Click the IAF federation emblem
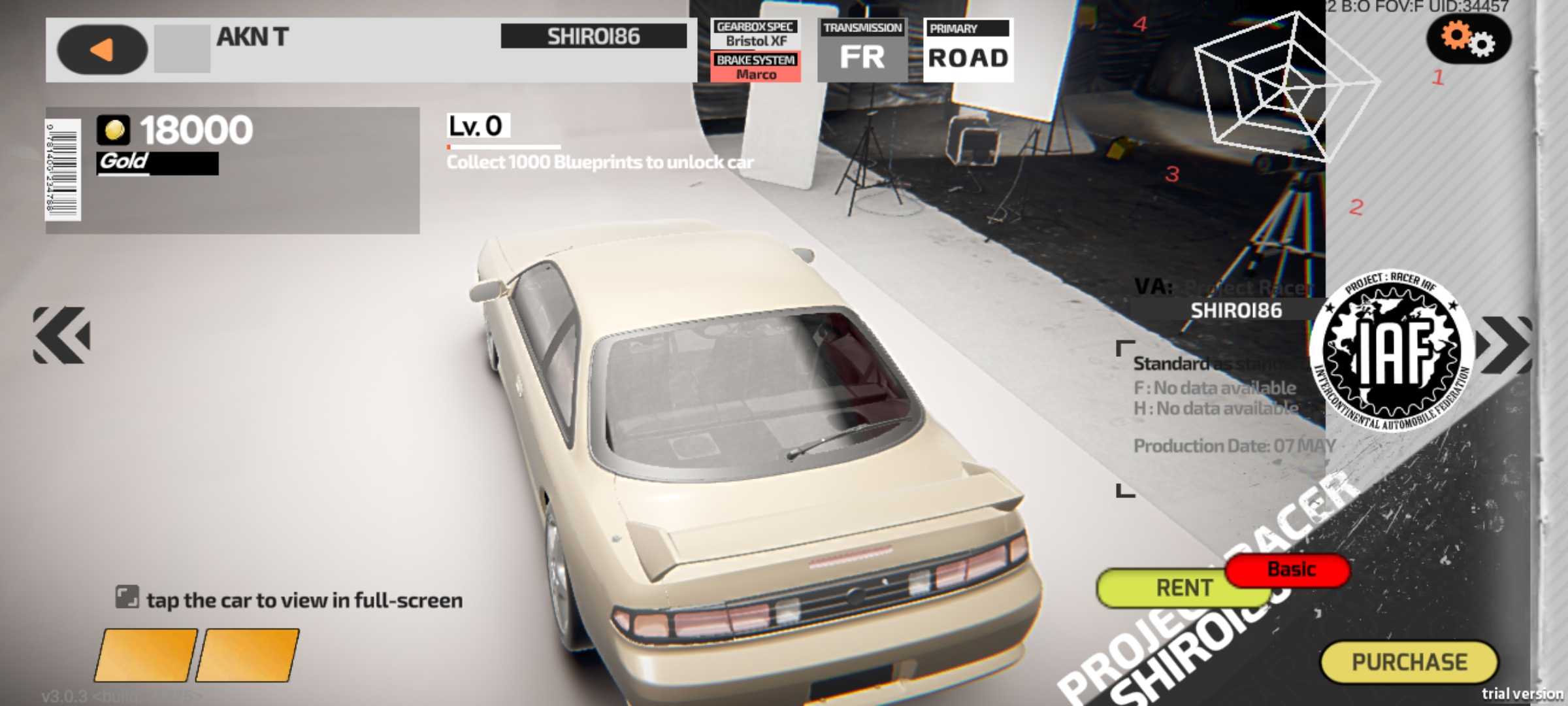This screenshot has height=706, width=1568. 1392,351
